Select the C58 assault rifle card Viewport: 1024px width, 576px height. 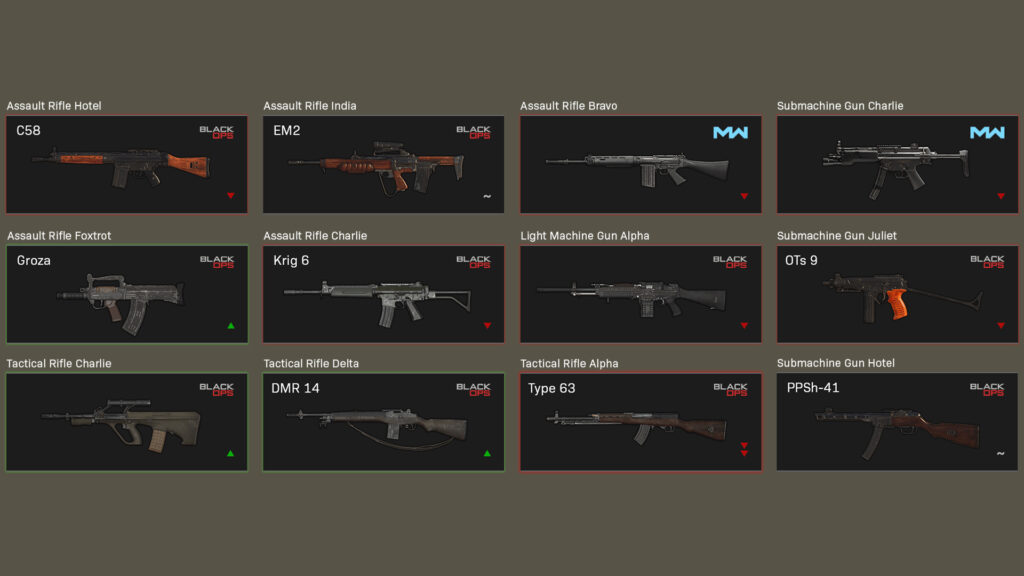[x=127, y=164]
